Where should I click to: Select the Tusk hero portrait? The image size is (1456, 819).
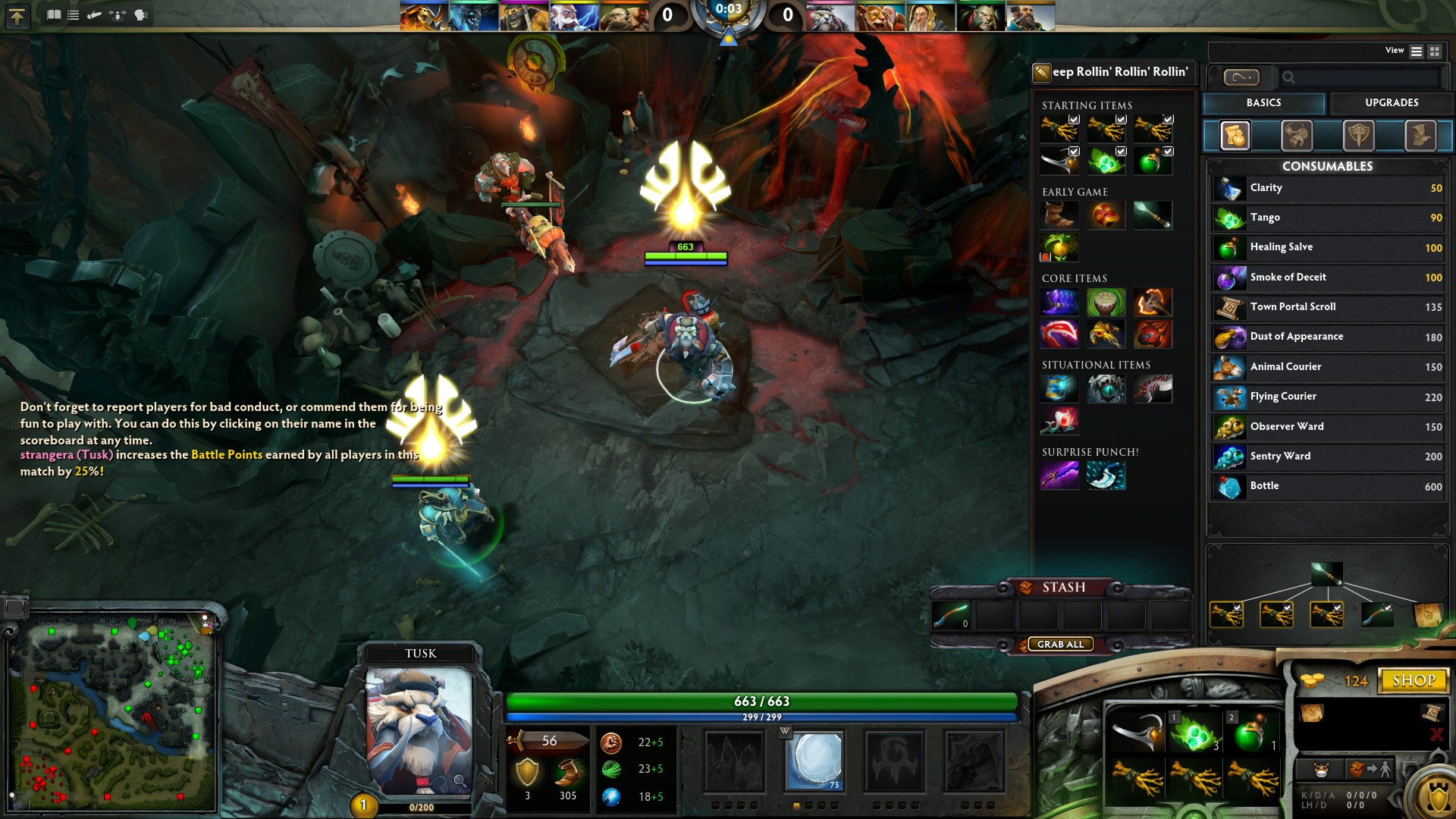click(419, 730)
